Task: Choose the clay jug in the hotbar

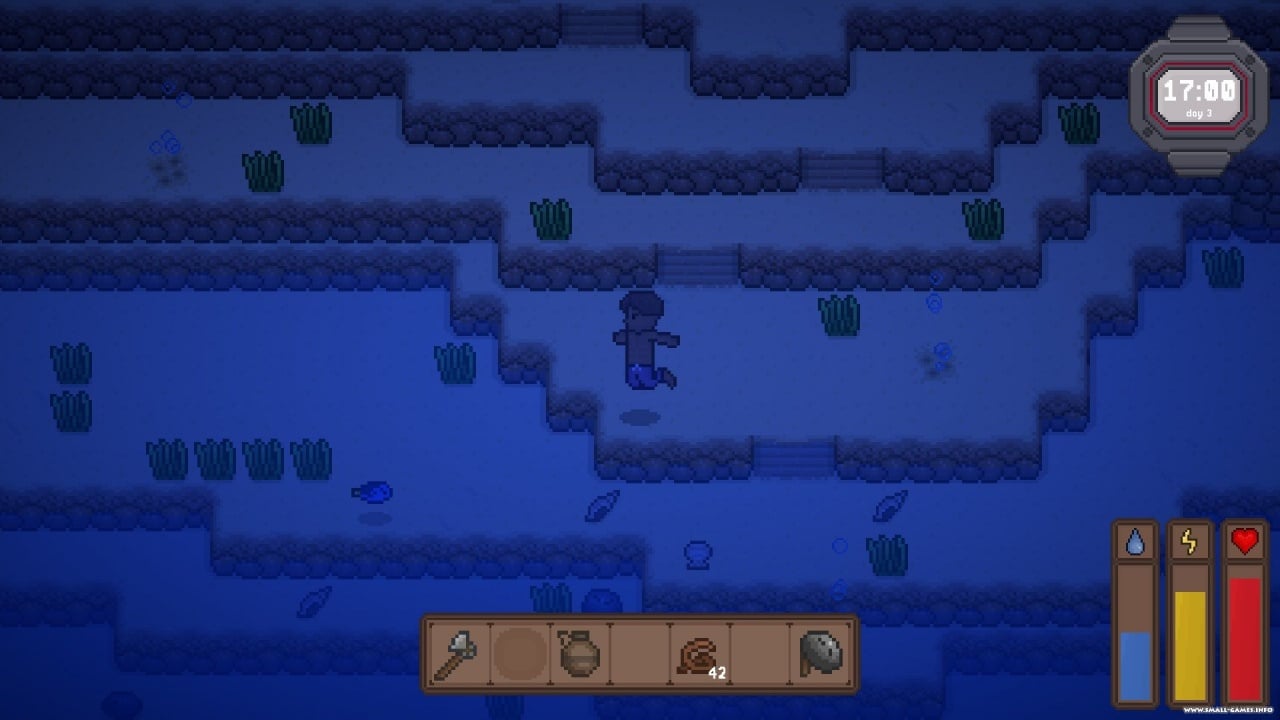Action: 578,655
